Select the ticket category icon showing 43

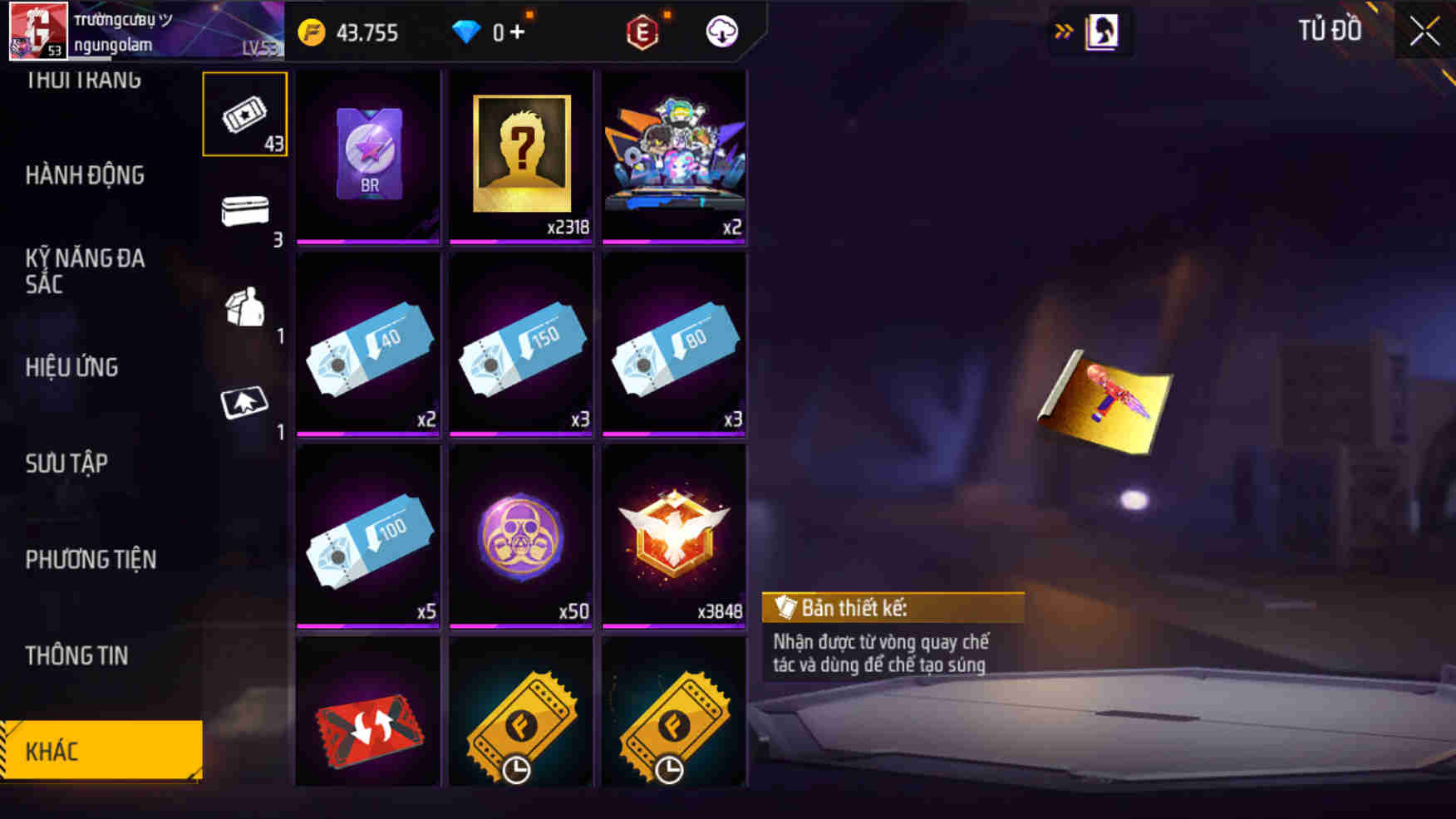(x=245, y=115)
